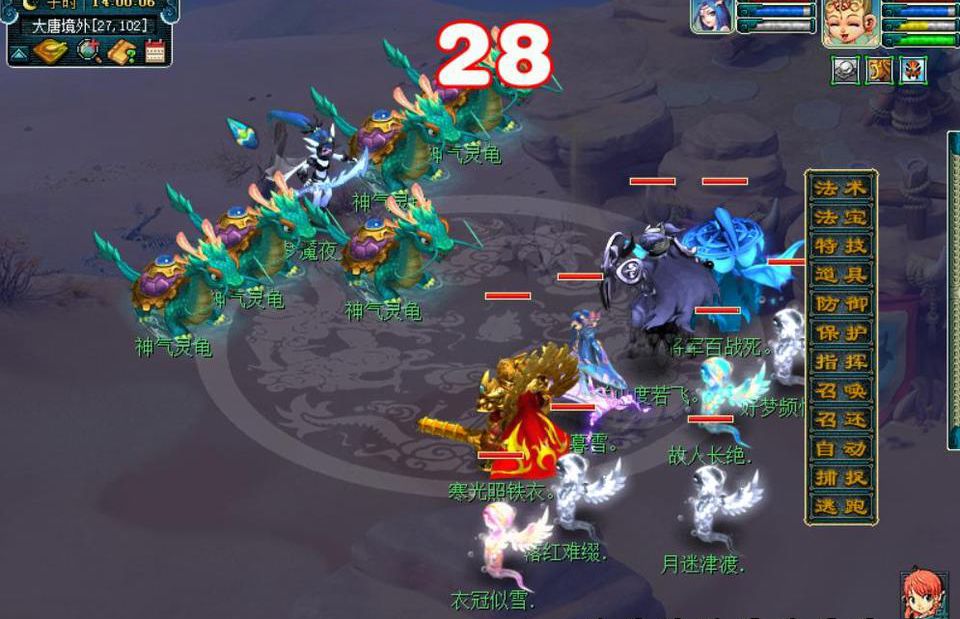960x619 pixels.
Task: Choose the 防御 defend command
Action: point(841,304)
